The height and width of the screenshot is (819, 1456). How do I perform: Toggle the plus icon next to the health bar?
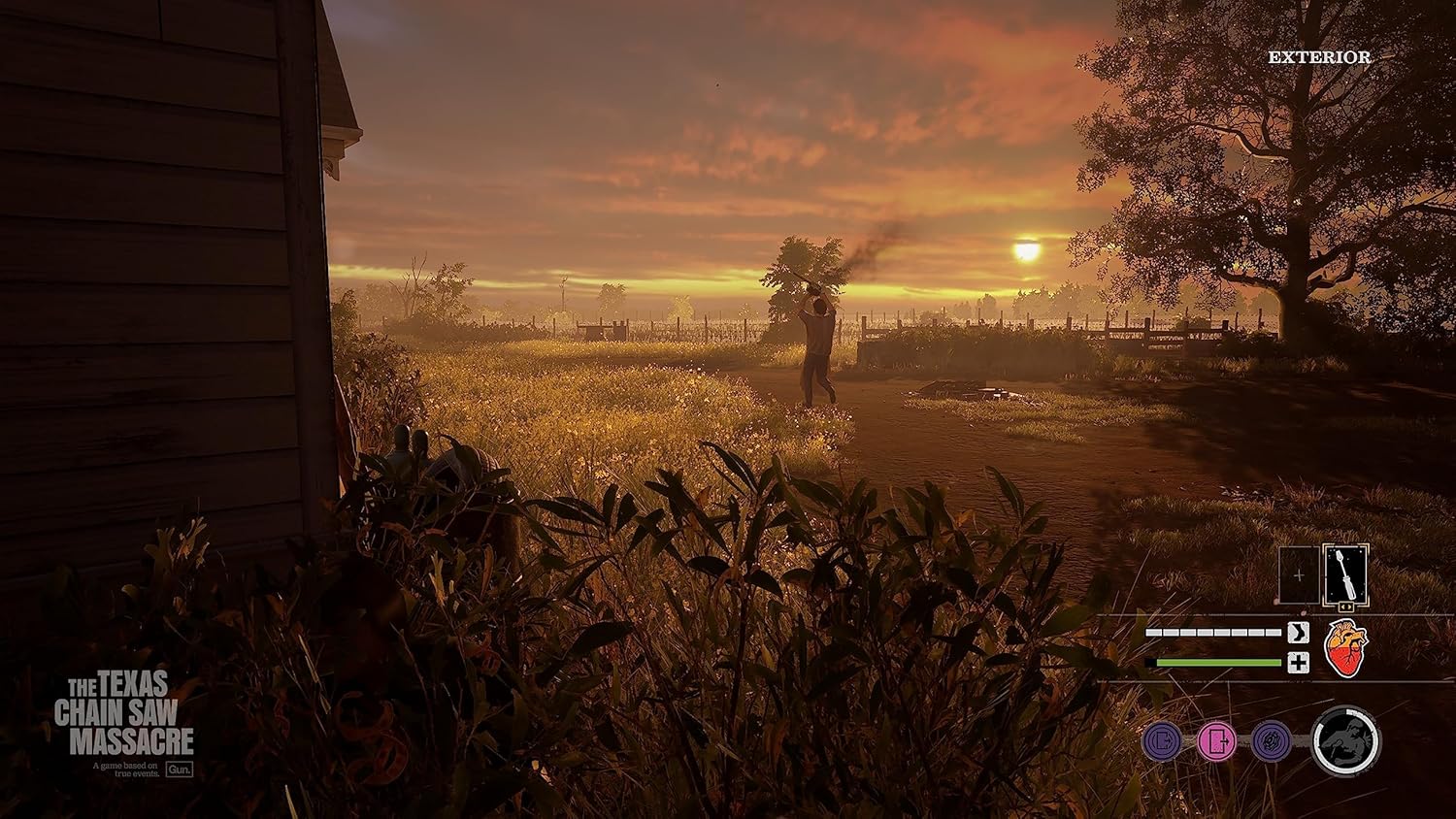[1299, 662]
